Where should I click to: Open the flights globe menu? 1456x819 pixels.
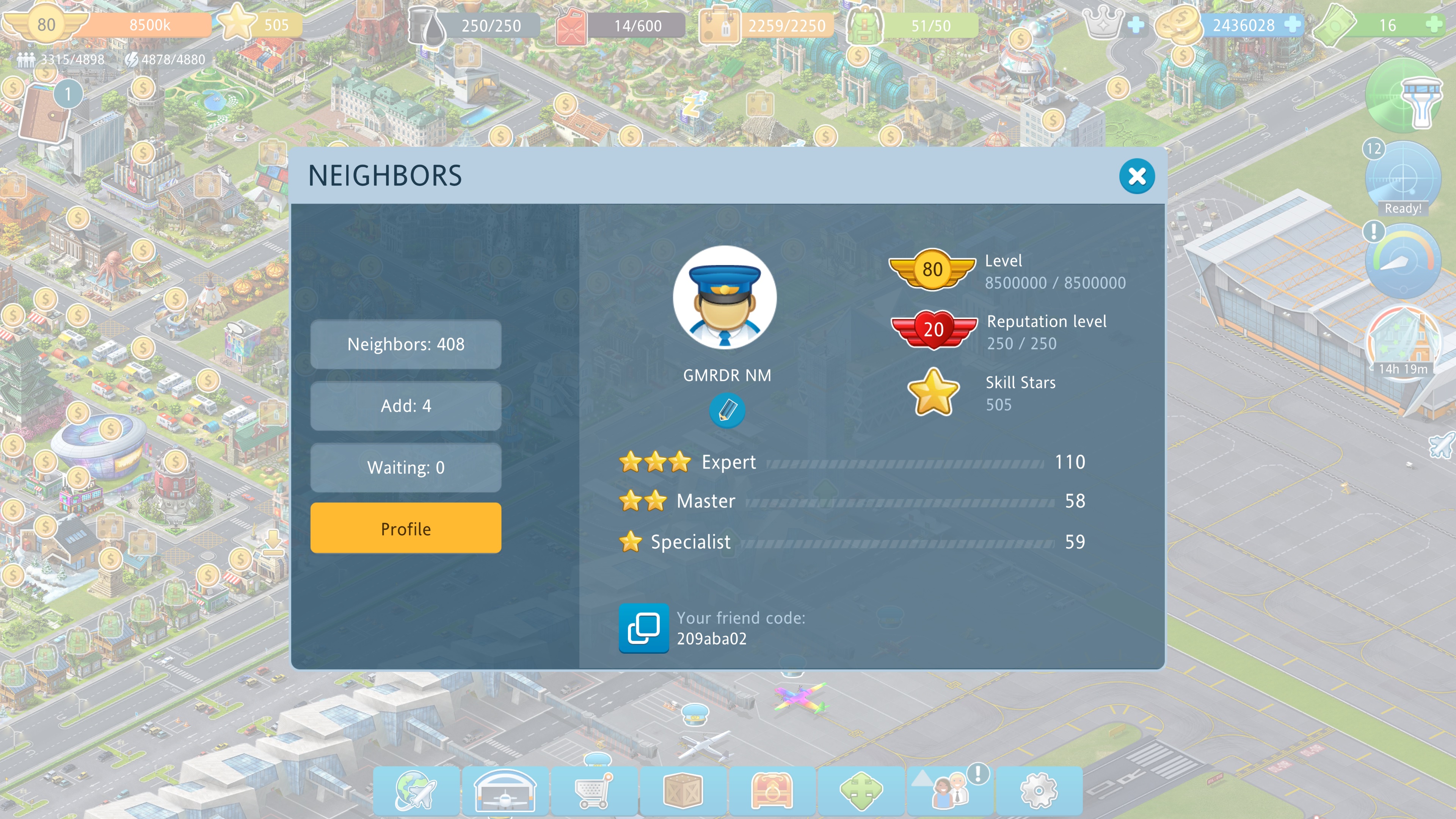[x=417, y=790]
